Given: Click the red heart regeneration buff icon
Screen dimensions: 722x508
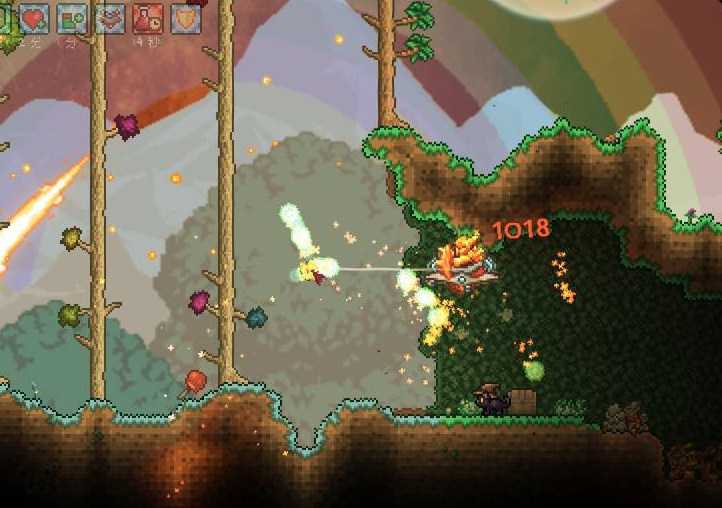Looking at the screenshot, I should (35, 18).
